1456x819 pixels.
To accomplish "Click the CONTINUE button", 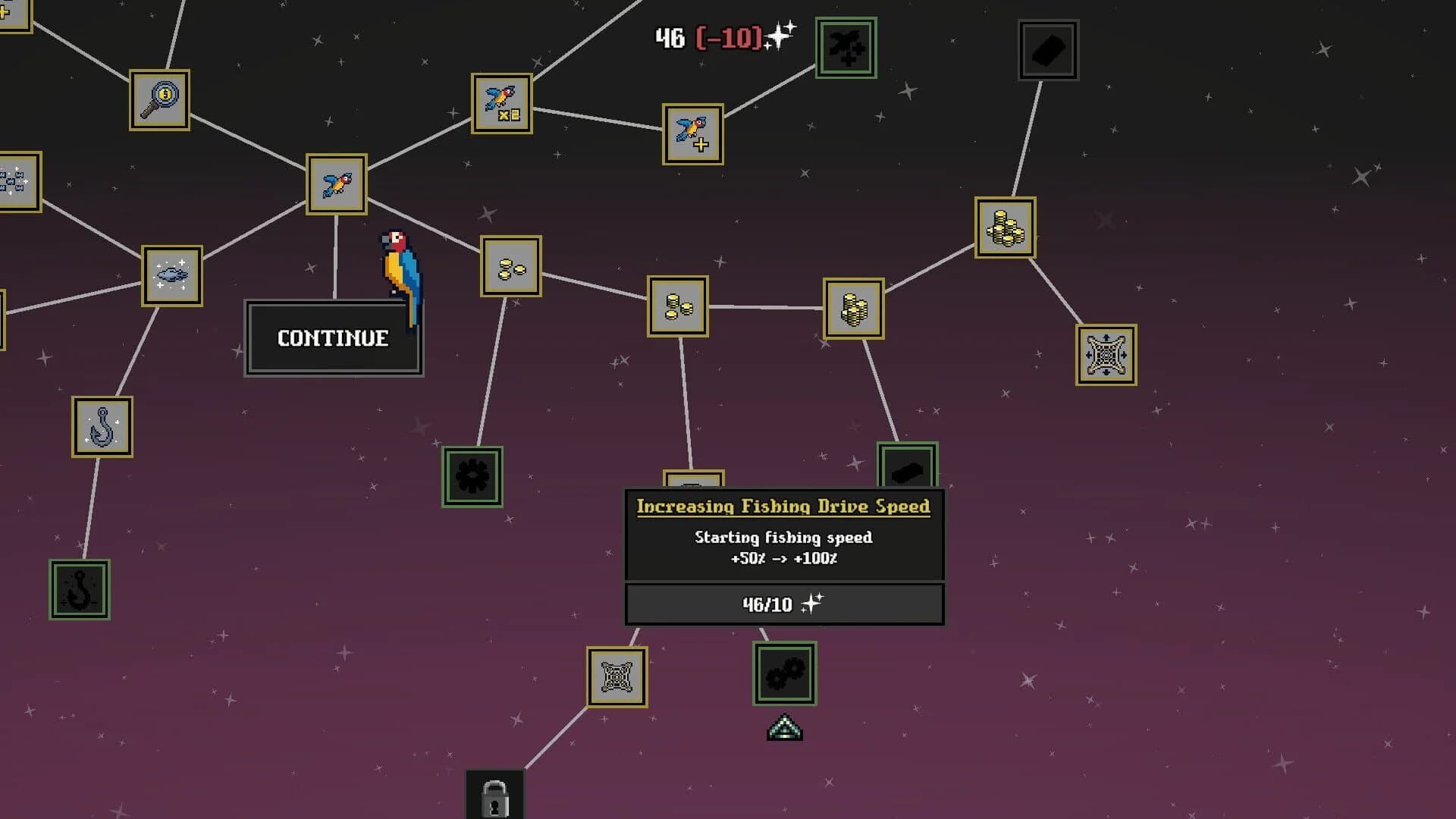I will tap(333, 337).
